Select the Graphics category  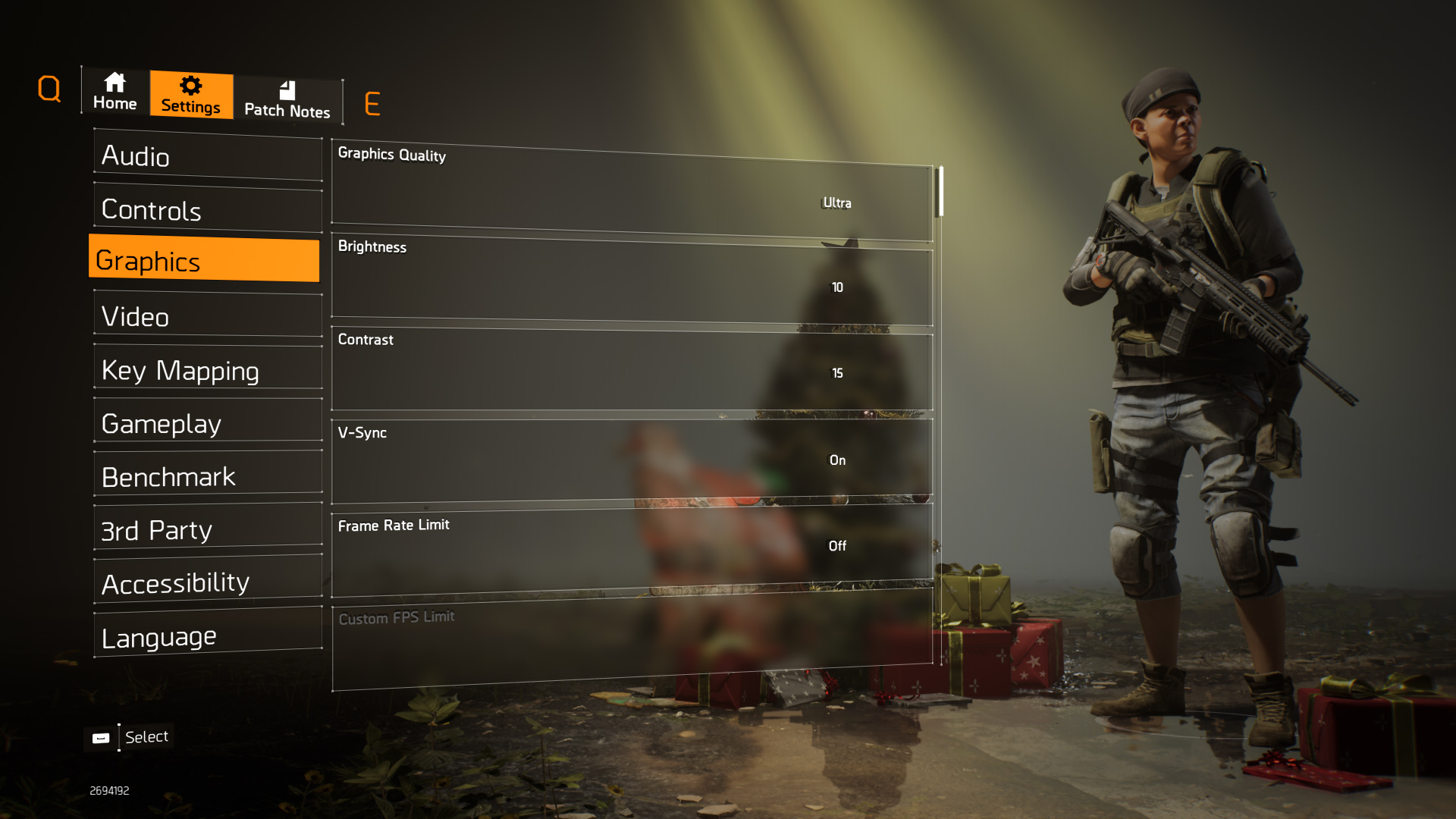click(x=205, y=260)
